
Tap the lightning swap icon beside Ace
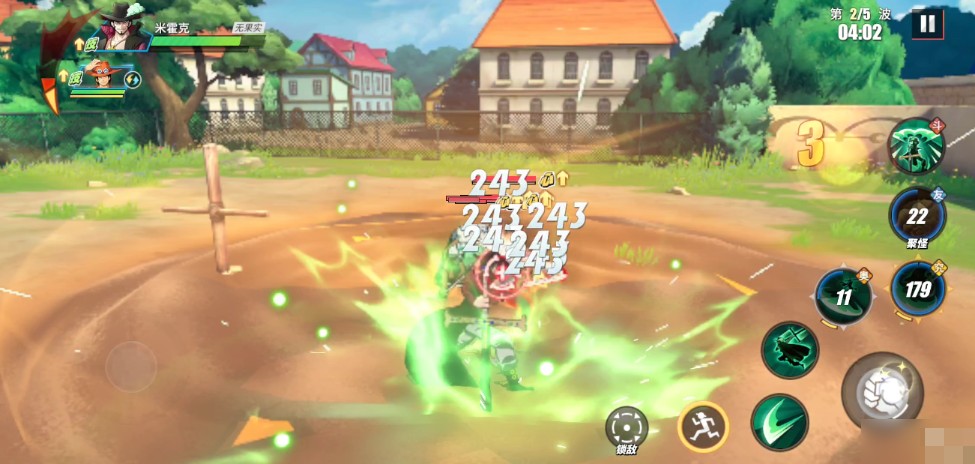pos(132,78)
